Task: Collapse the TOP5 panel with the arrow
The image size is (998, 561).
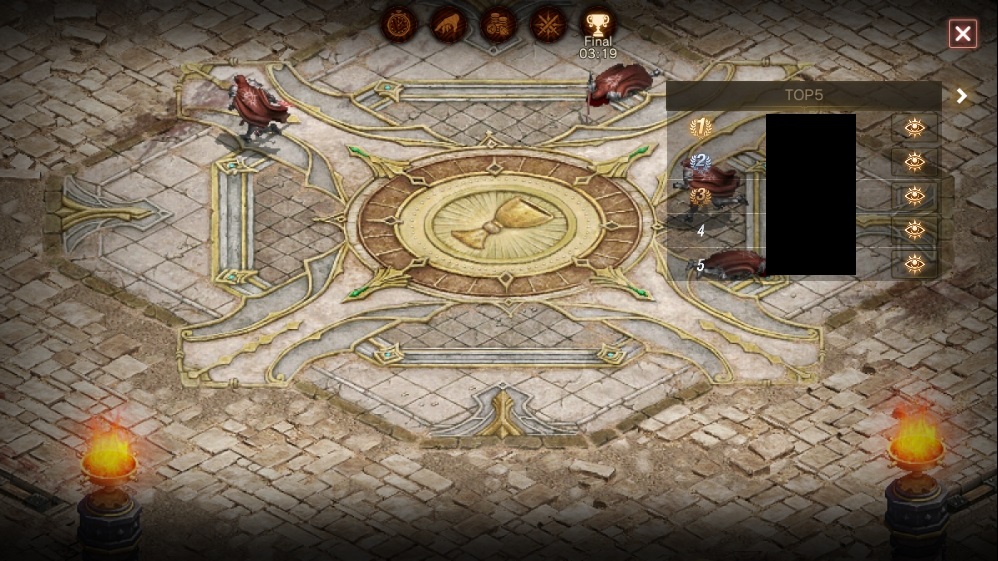Action: (962, 96)
